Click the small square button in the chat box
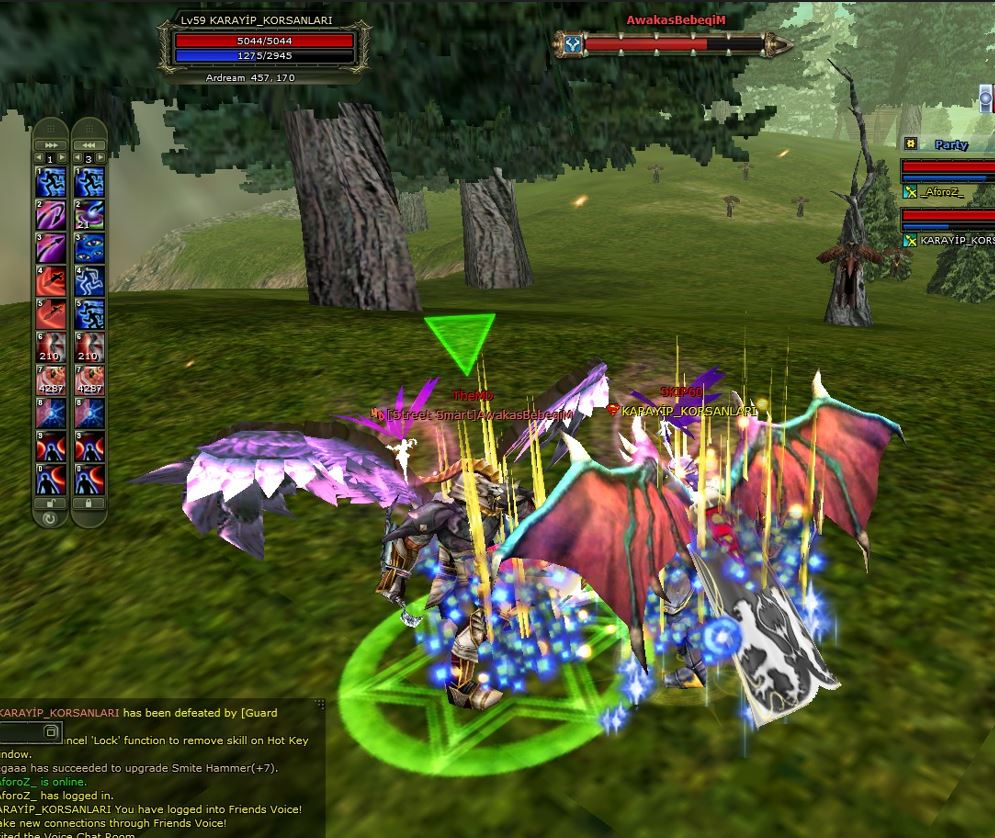The image size is (995, 838). click(52, 732)
